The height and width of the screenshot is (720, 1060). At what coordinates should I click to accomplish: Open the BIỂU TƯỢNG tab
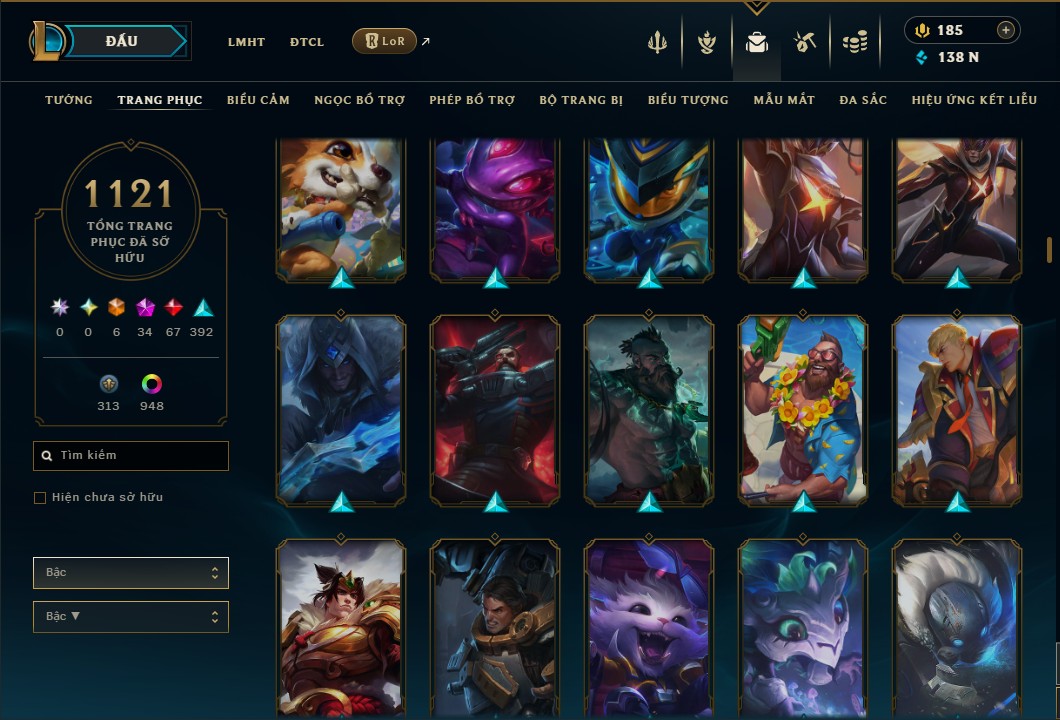click(x=688, y=100)
